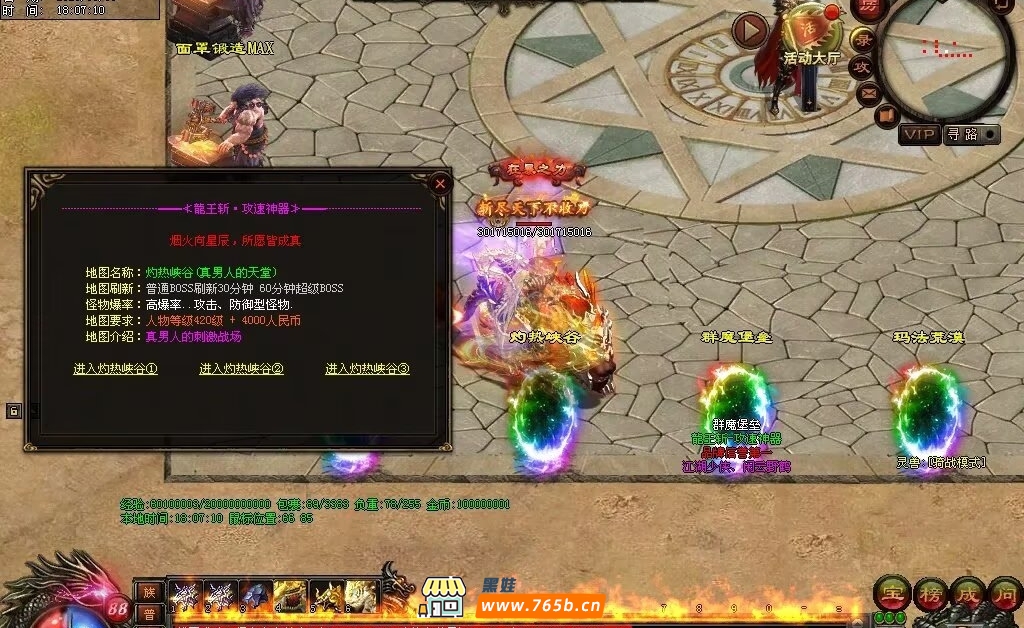Image resolution: width=1024 pixels, height=628 pixels.
Task: Open the 活动大厅 activity hall icon
Action: [810, 35]
